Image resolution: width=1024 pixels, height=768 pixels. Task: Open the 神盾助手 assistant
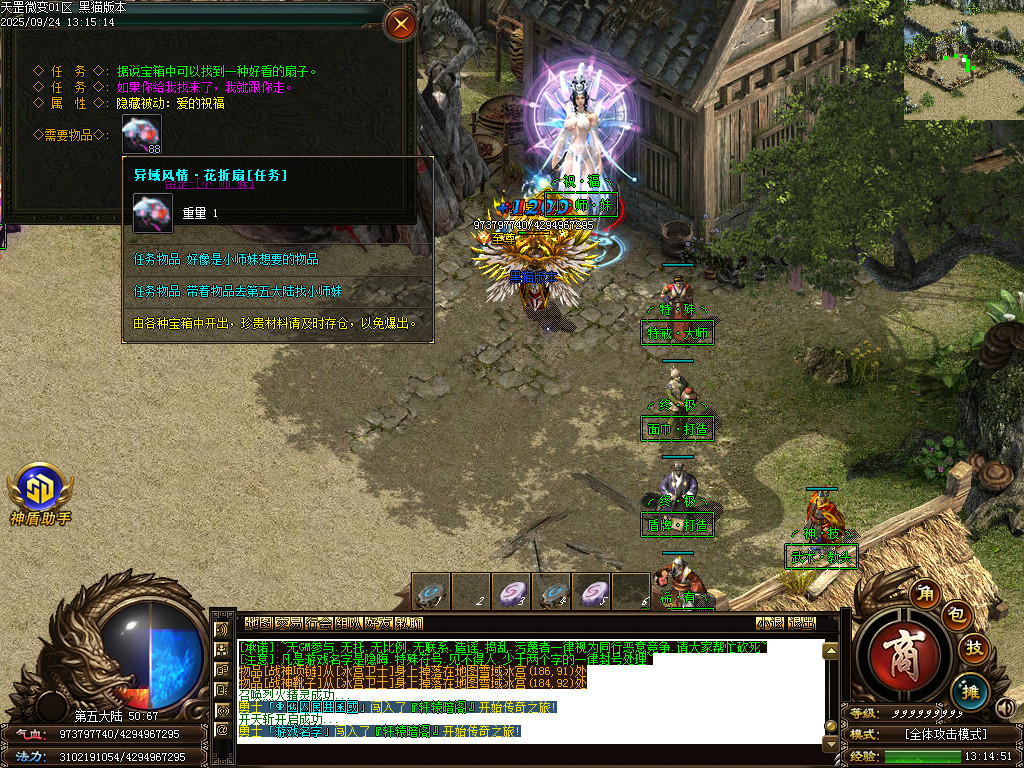pos(40,488)
